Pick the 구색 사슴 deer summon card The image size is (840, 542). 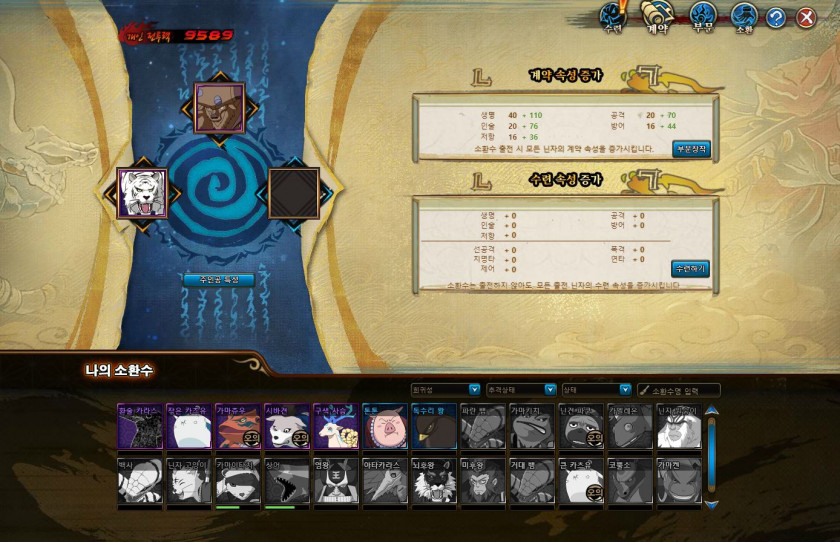(x=335, y=427)
